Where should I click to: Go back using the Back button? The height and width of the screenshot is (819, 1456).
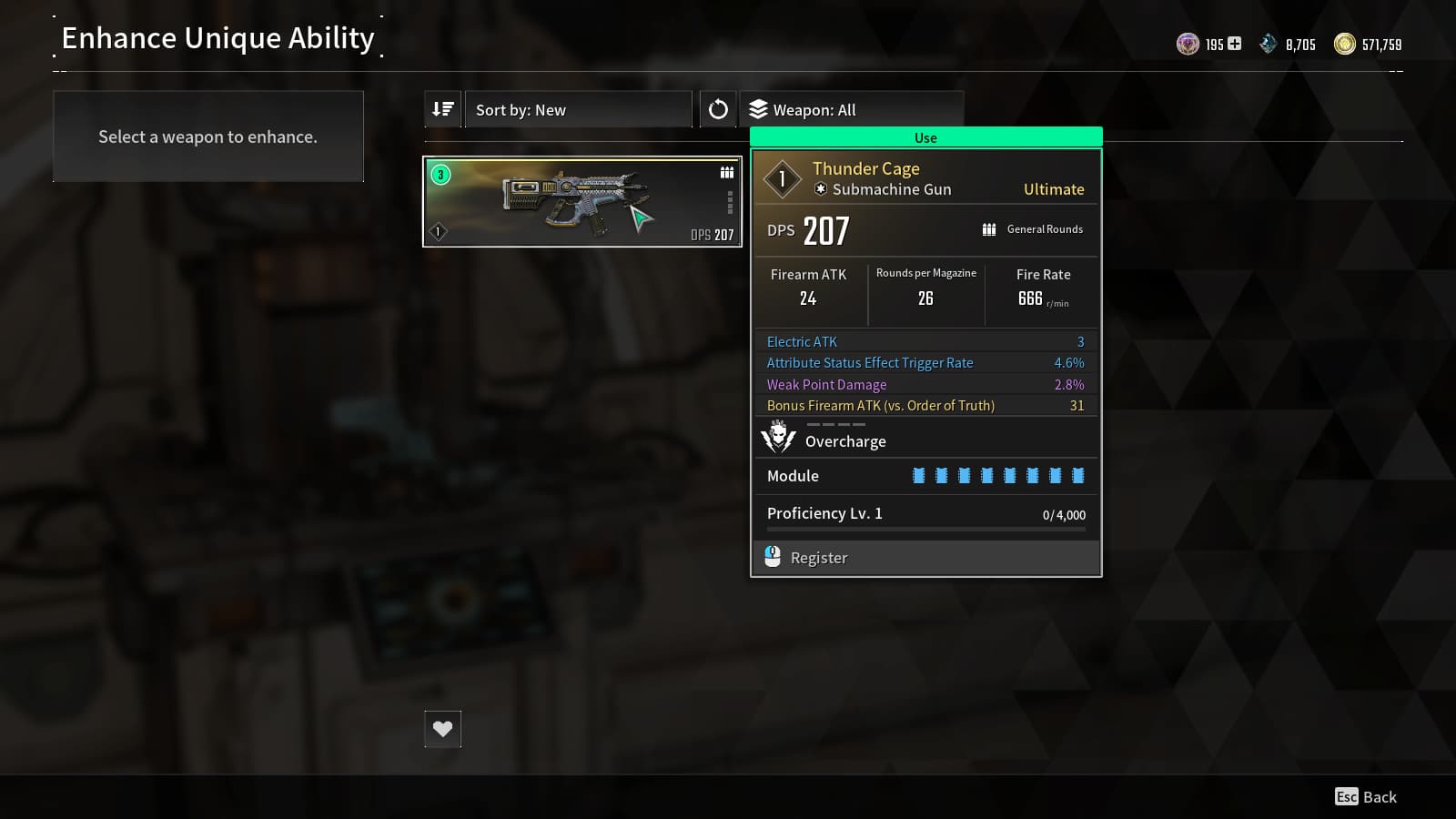coord(1366,797)
